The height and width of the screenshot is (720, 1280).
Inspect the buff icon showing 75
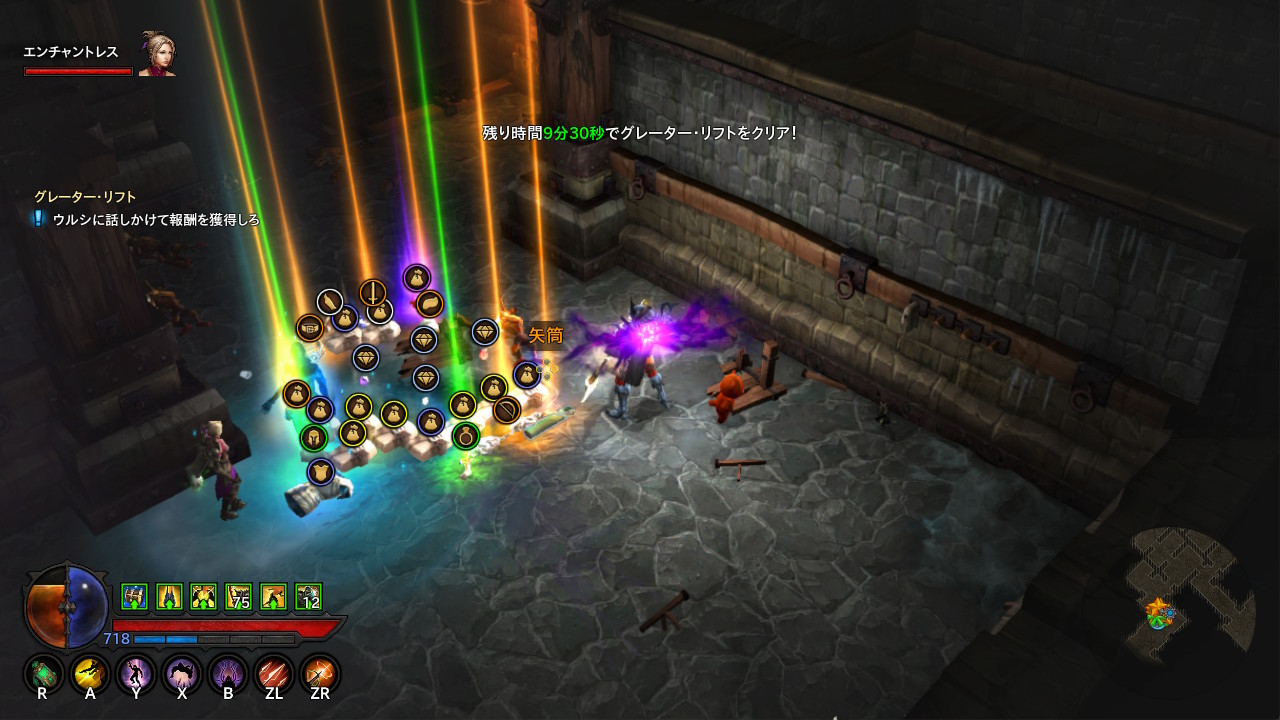tap(239, 597)
